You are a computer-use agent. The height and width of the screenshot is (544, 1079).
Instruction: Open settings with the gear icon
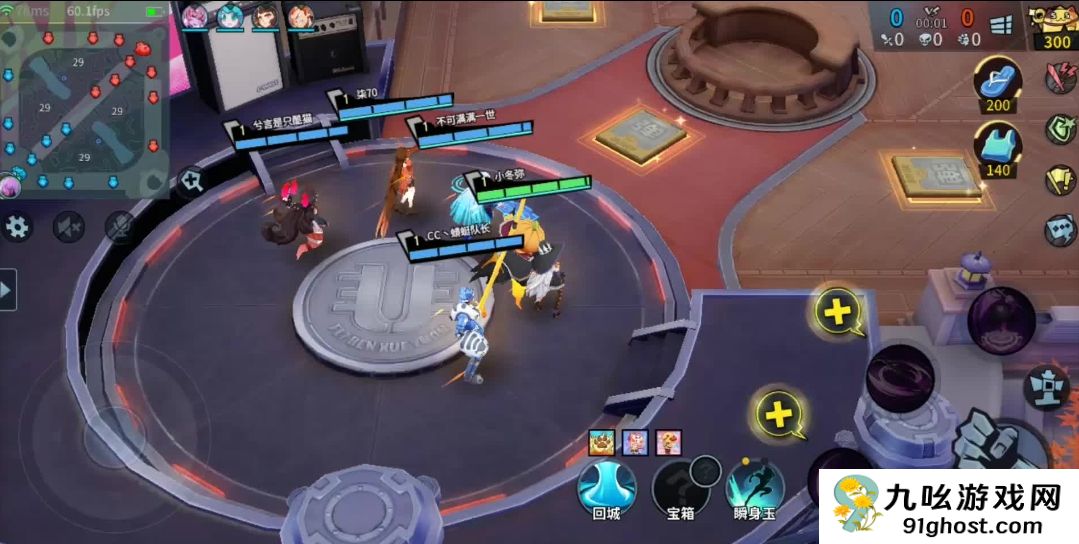click(x=17, y=227)
